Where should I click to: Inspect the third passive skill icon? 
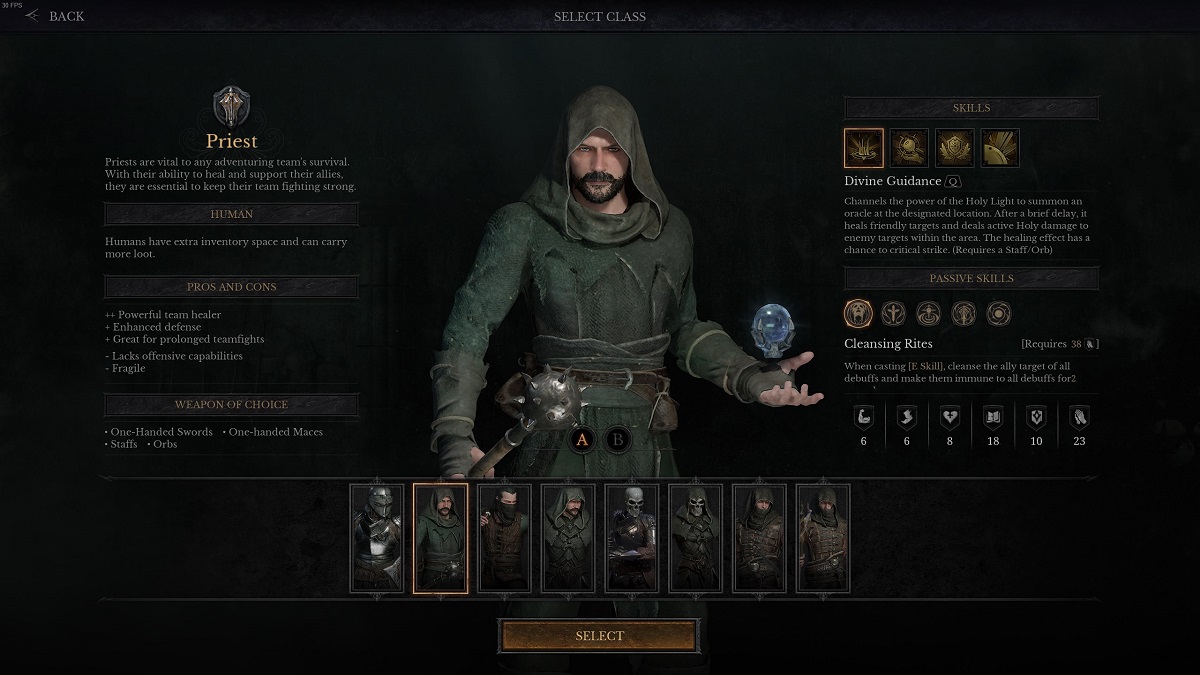click(x=929, y=314)
